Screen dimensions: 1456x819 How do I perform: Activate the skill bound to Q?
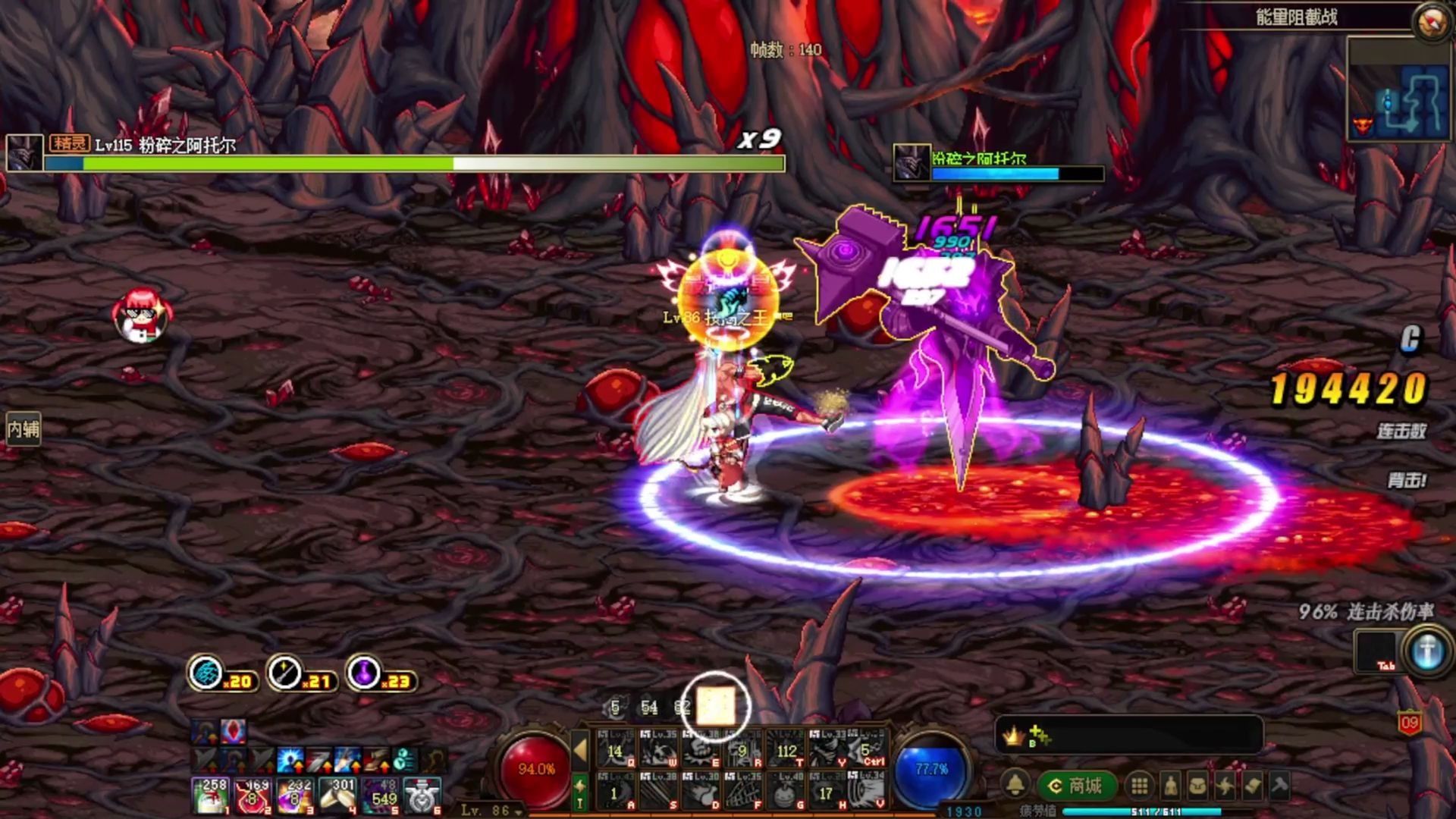tap(617, 751)
